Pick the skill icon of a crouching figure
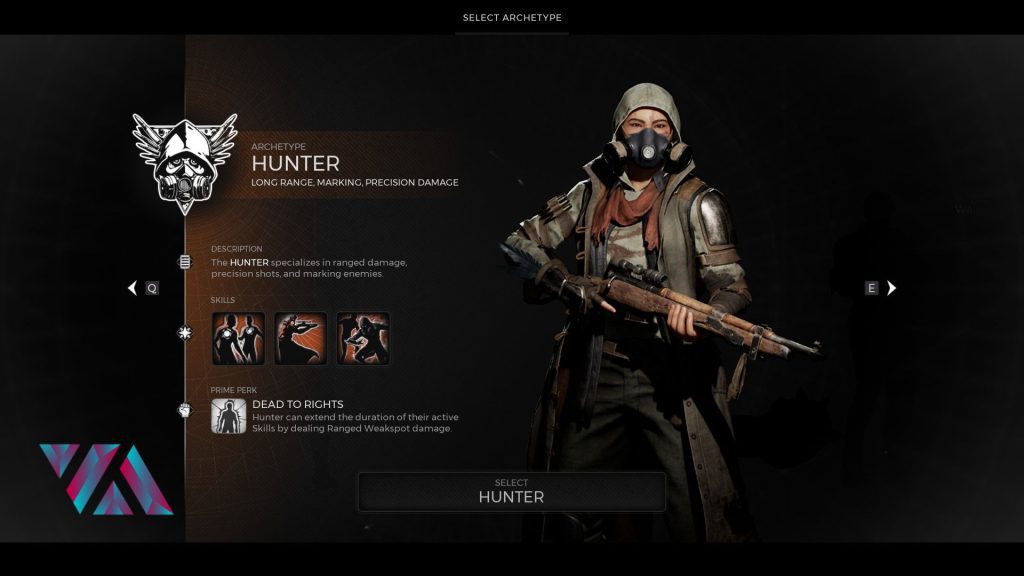Image resolution: width=1024 pixels, height=576 pixels. pos(363,339)
